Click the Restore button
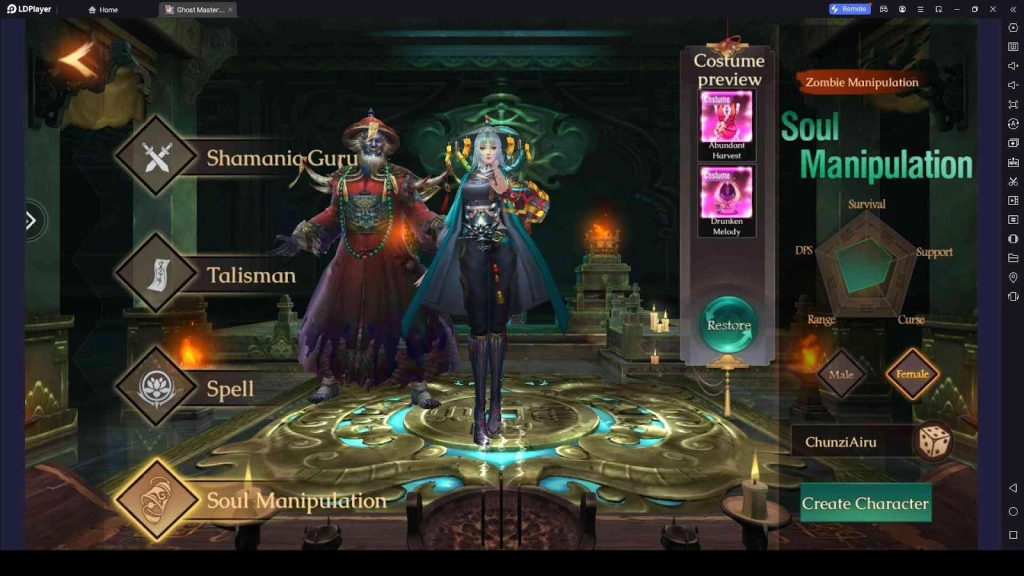This screenshot has width=1024, height=576. point(728,325)
